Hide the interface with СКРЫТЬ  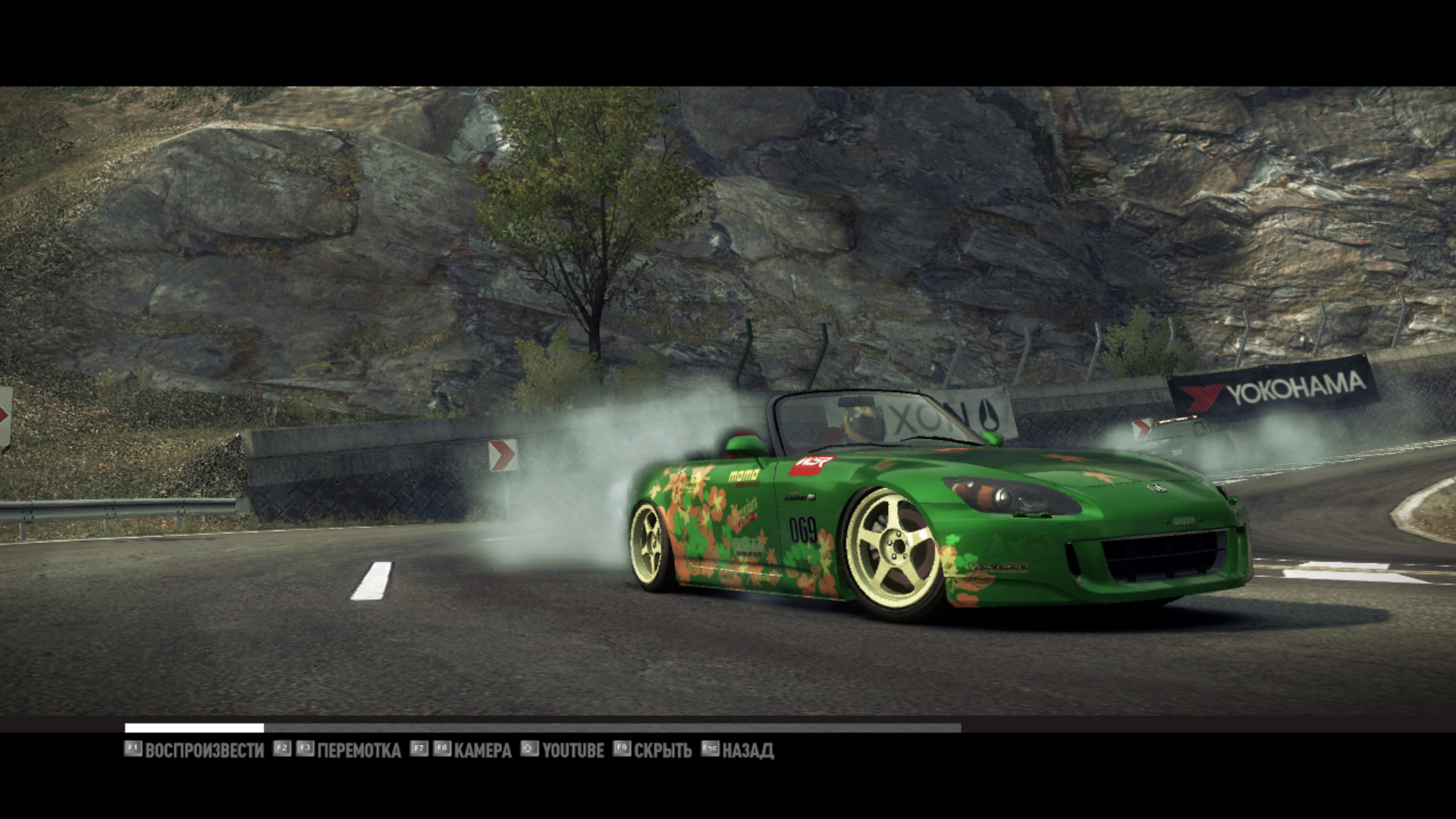662,751
